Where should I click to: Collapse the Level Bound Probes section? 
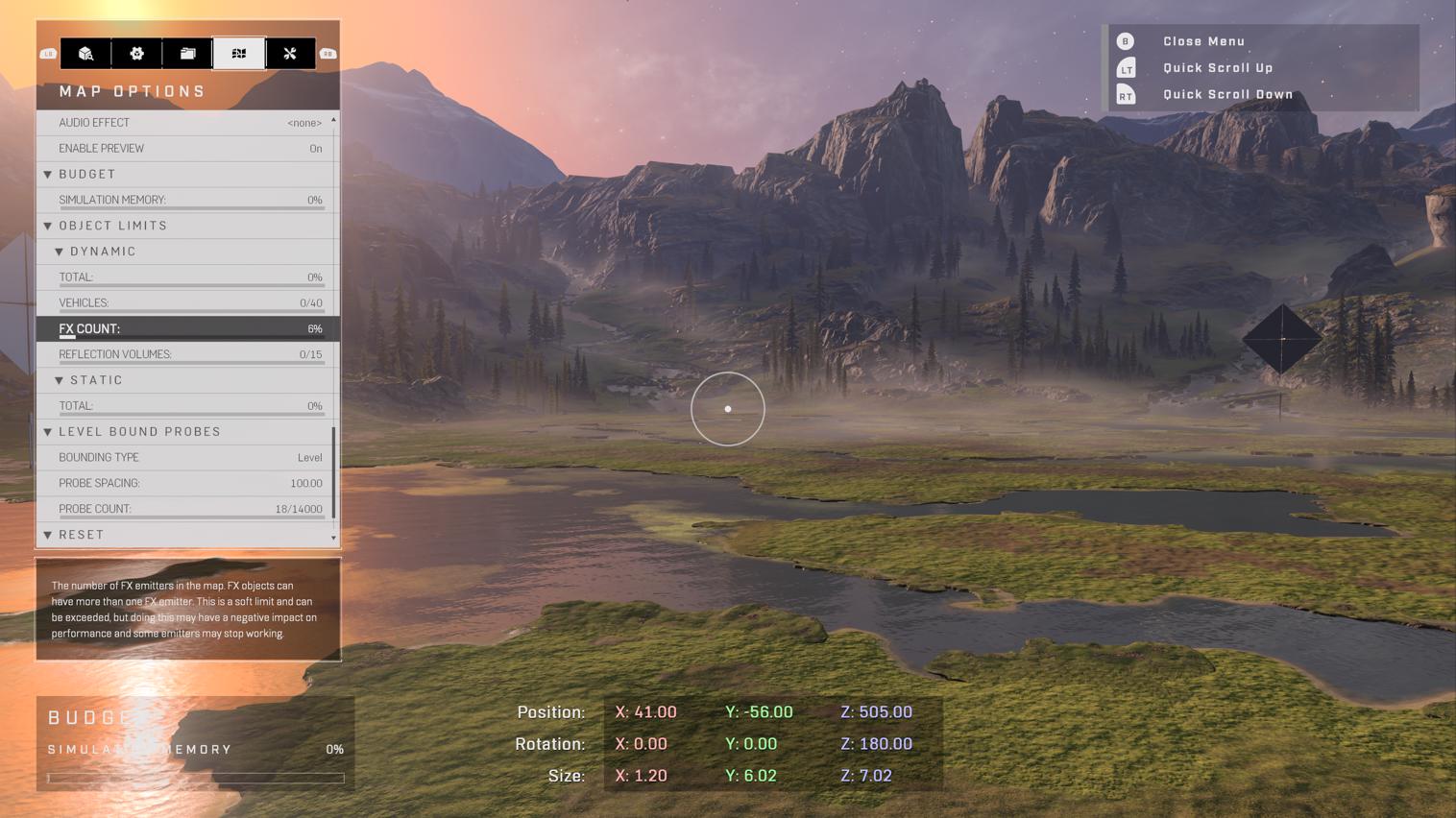point(139,432)
